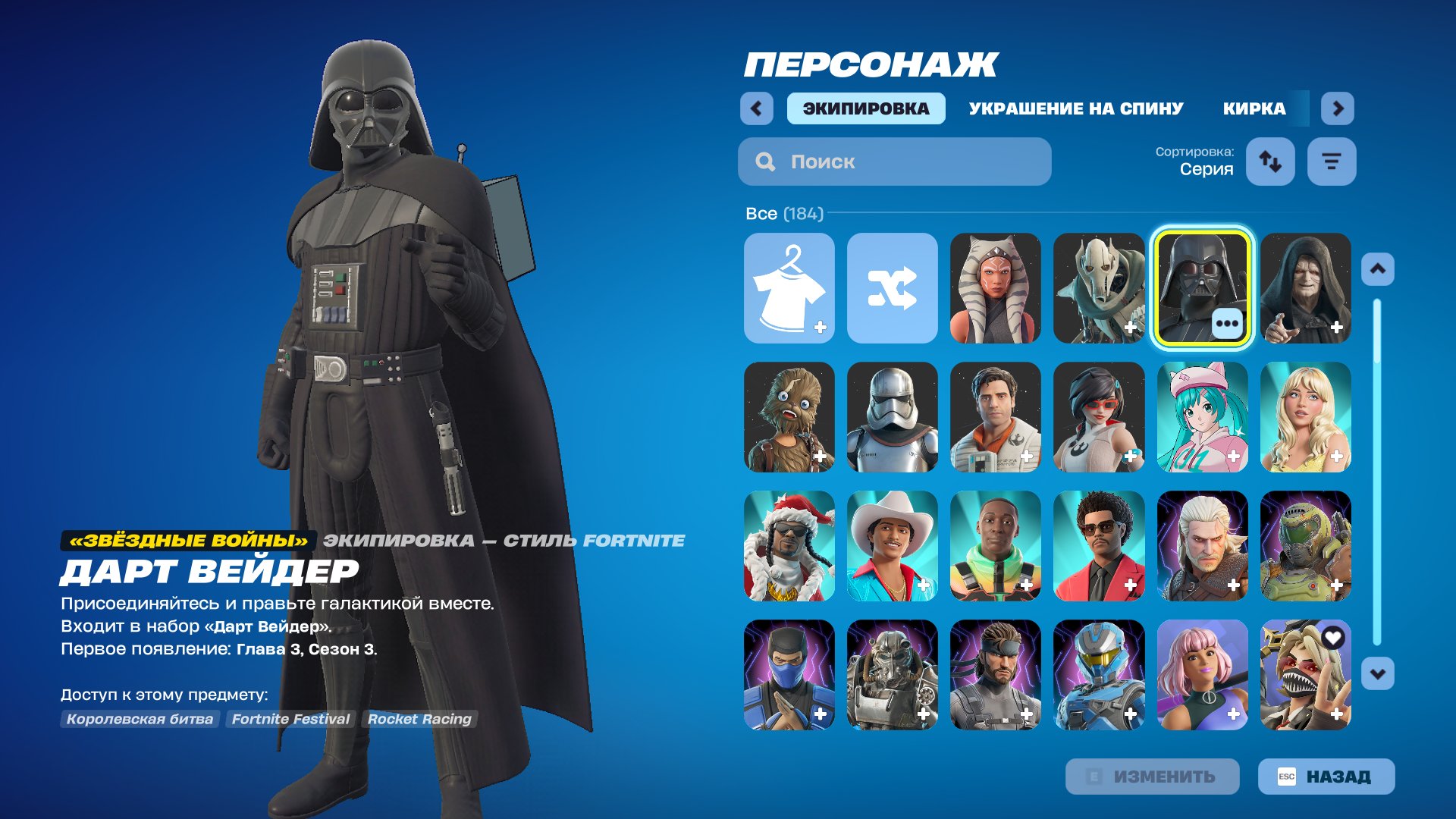The height and width of the screenshot is (819, 1456).
Task: Open the filter options icon
Action: [x=1331, y=161]
